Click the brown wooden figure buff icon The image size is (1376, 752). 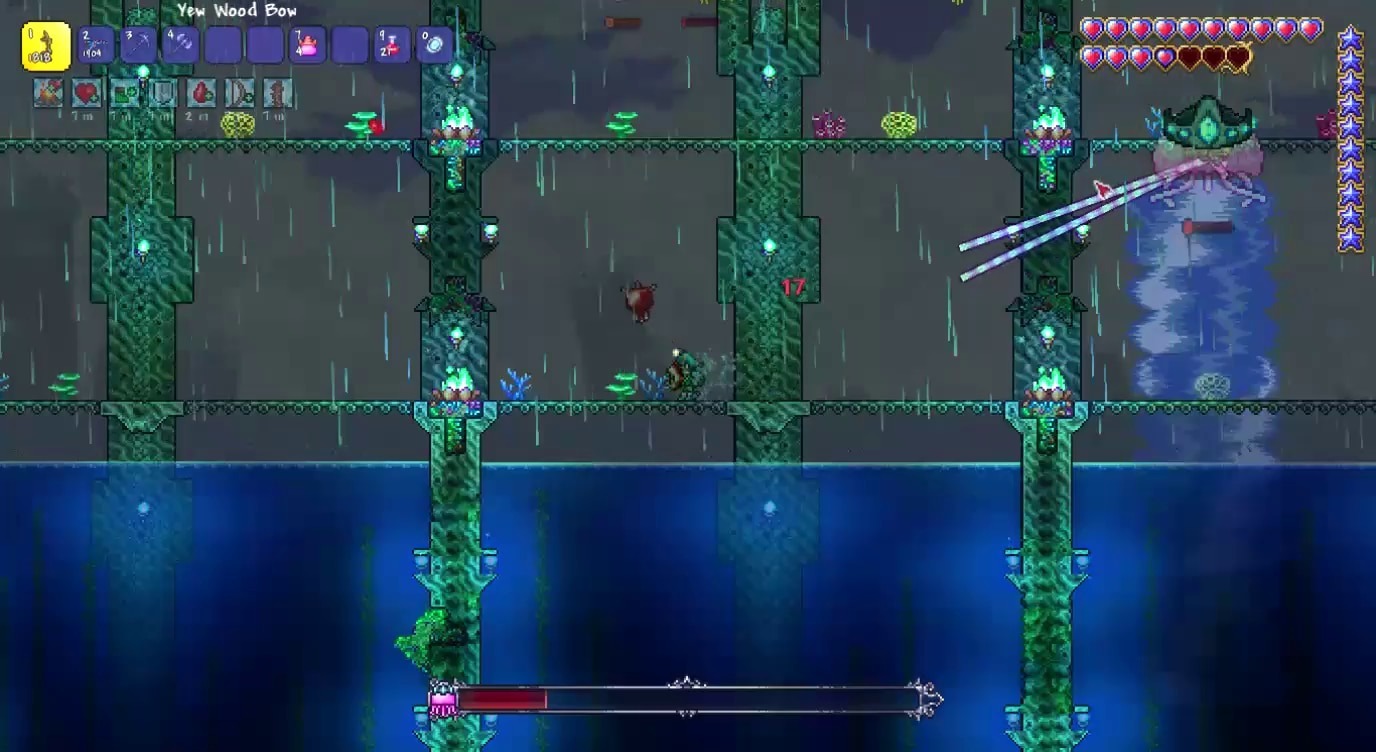(x=277, y=93)
